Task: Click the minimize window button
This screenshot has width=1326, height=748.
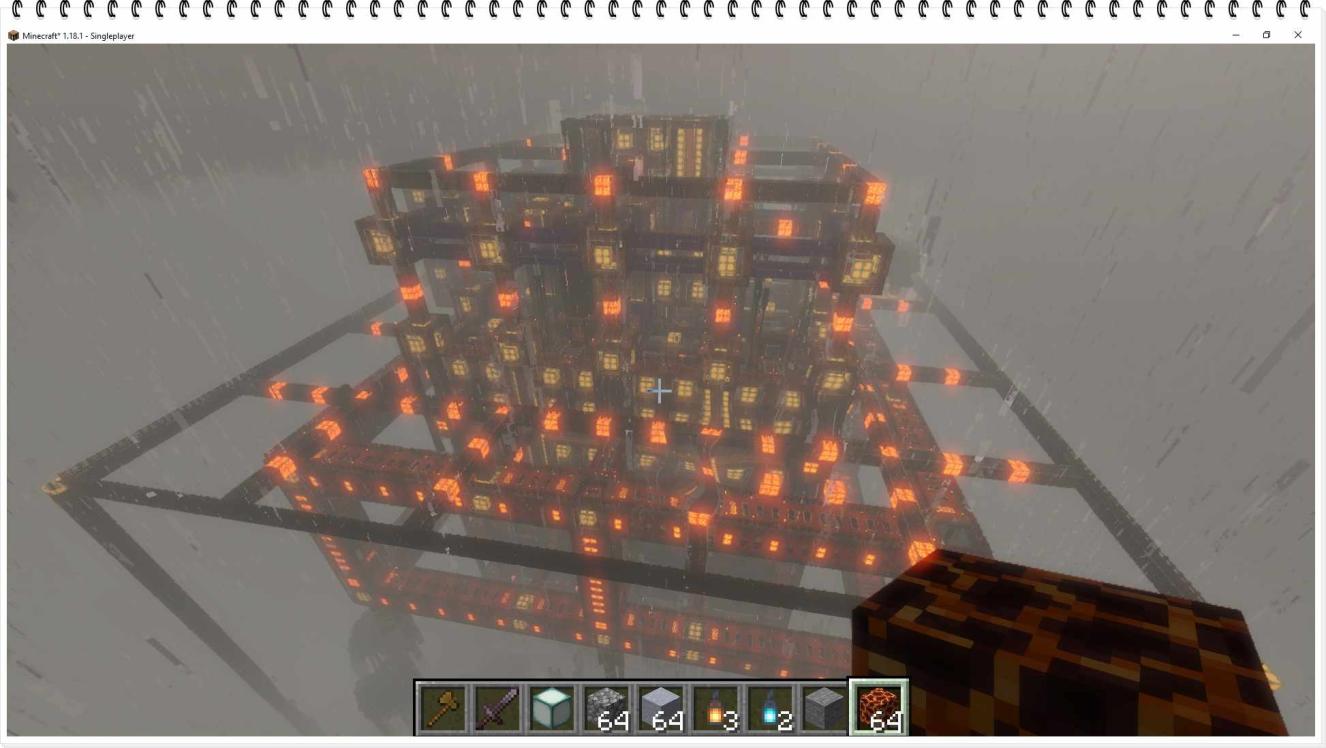Action: (1235, 35)
